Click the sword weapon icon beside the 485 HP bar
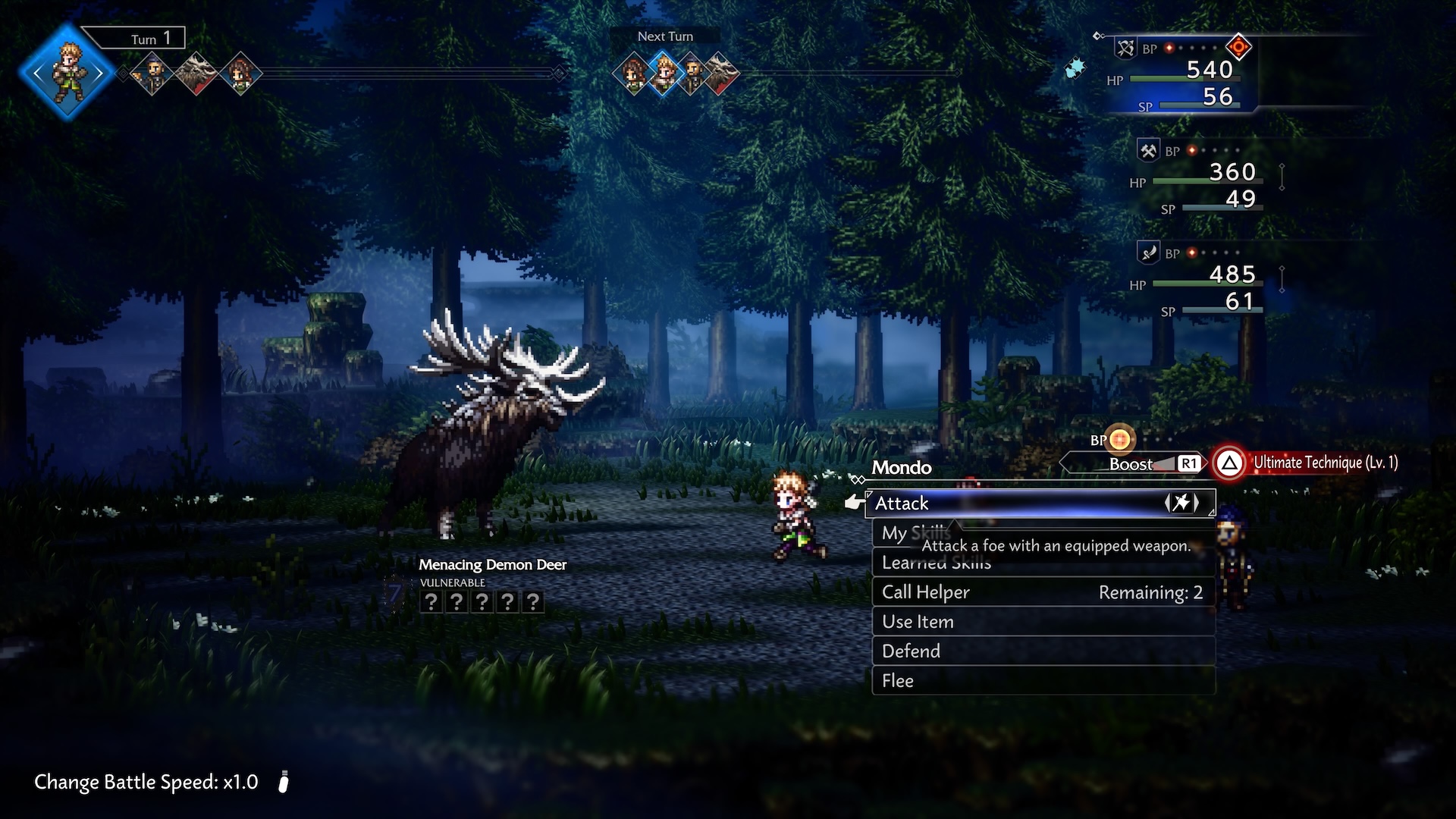1456x819 pixels. pyautogui.click(x=1147, y=252)
